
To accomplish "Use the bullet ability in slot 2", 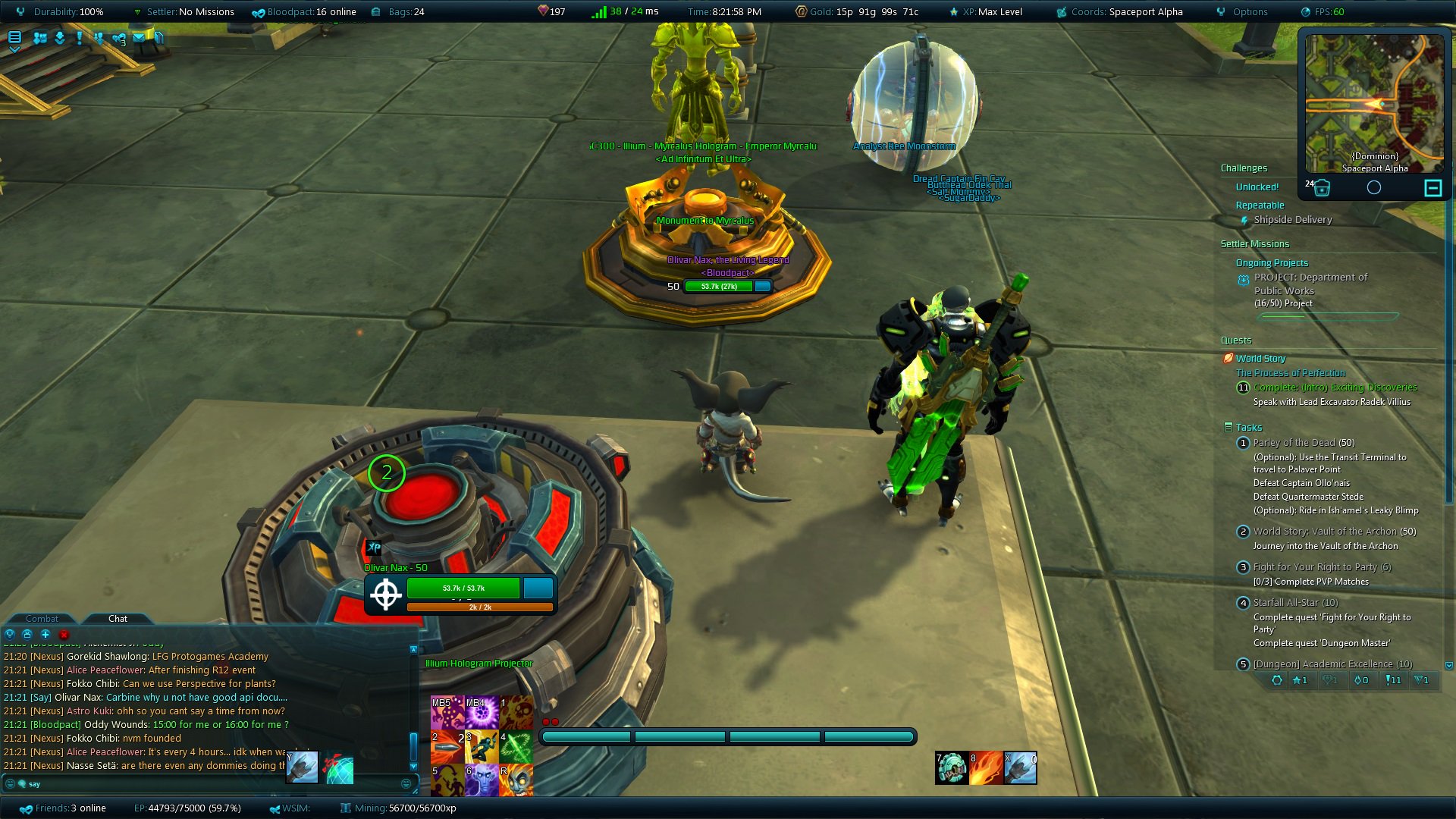I will click(447, 747).
